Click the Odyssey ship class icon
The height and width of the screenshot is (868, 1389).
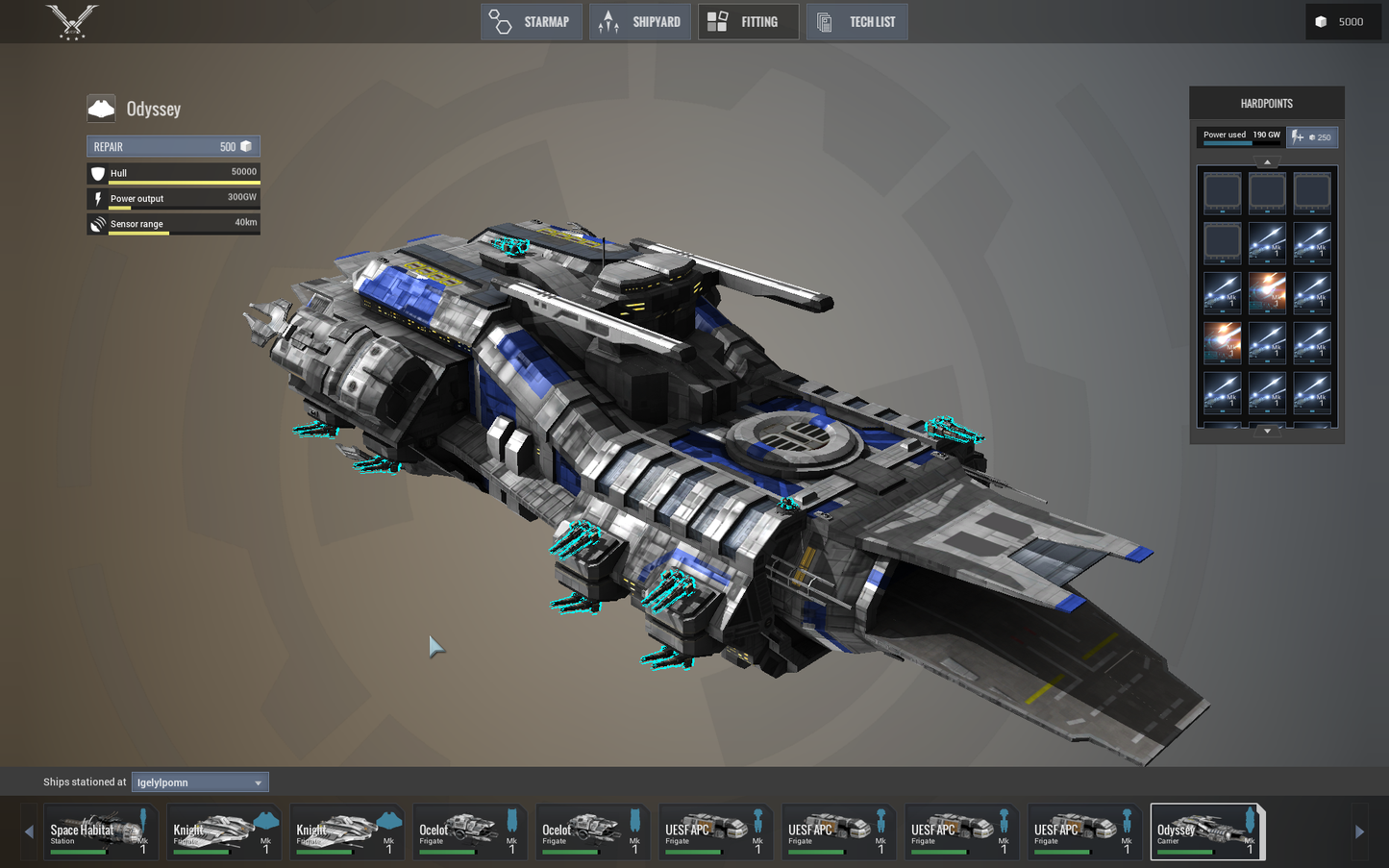[100, 108]
